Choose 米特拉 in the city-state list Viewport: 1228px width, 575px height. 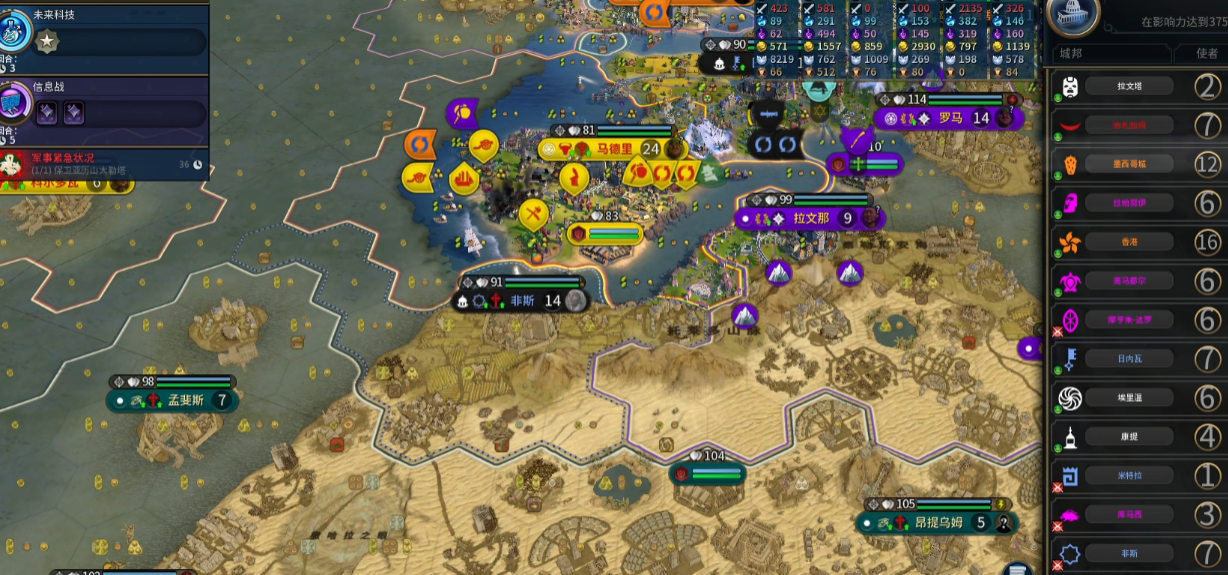tap(1129, 475)
